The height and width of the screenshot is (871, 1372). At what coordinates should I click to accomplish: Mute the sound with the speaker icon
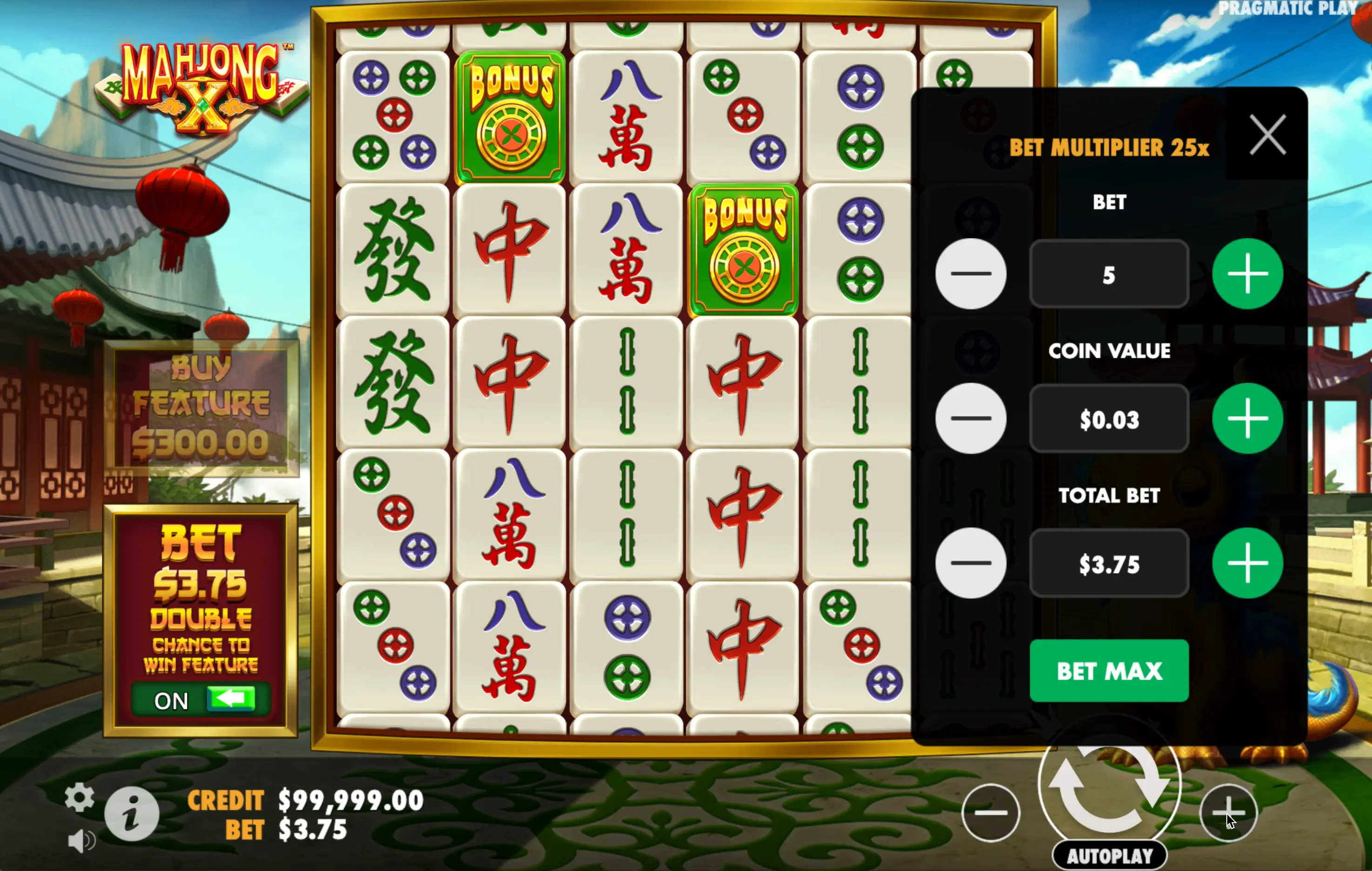click(x=81, y=841)
